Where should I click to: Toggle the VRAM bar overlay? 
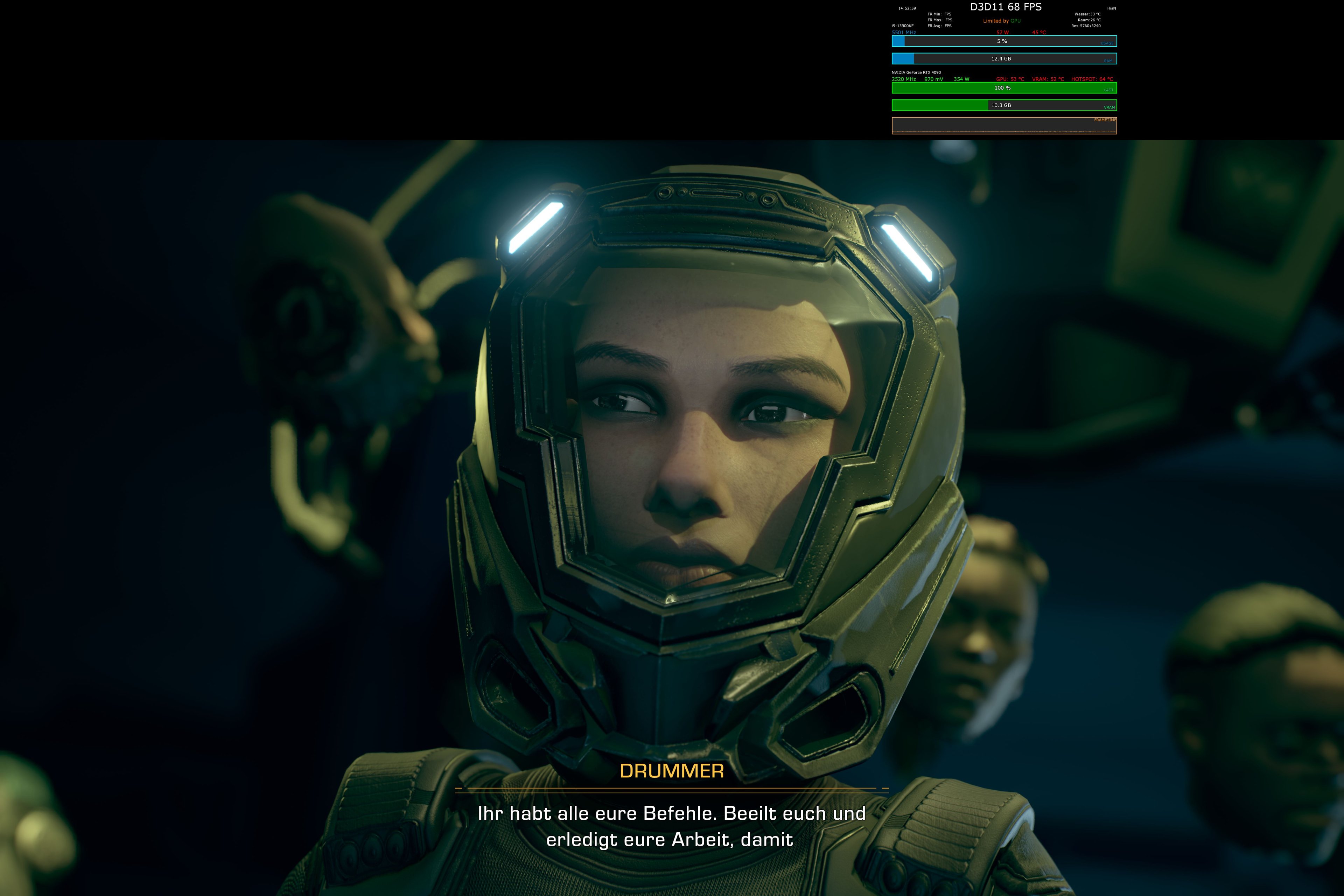[1002, 106]
